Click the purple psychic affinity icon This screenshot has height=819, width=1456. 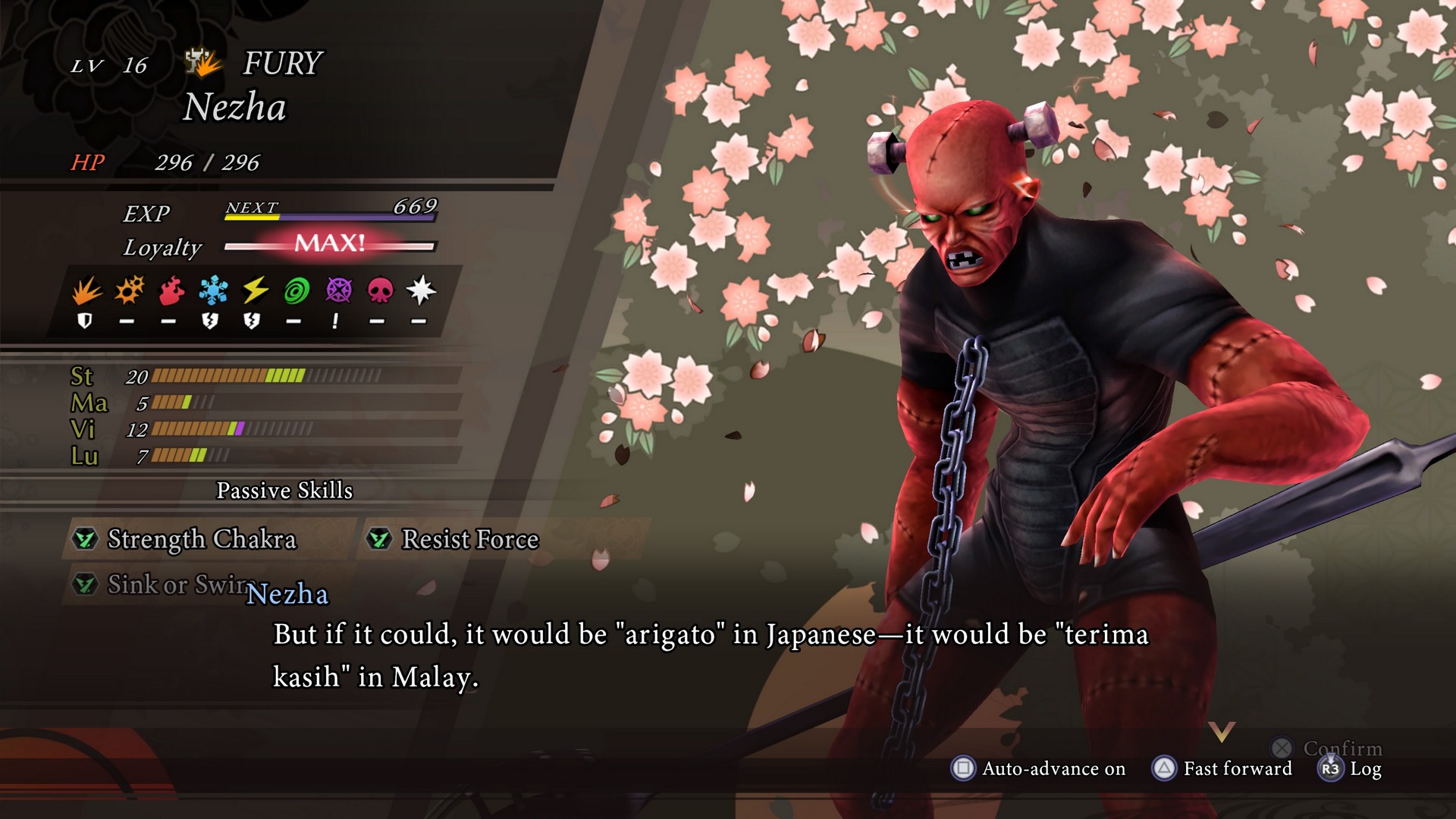pyautogui.click(x=338, y=290)
